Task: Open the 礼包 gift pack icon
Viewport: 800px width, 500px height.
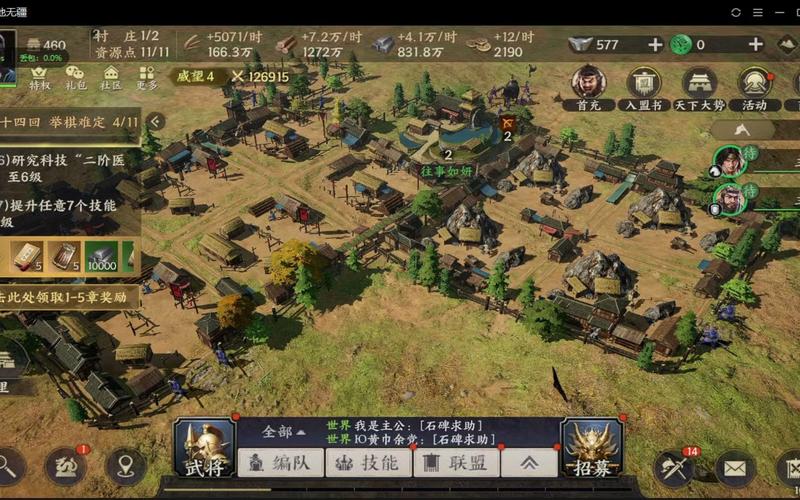Action: tap(76, 78)
